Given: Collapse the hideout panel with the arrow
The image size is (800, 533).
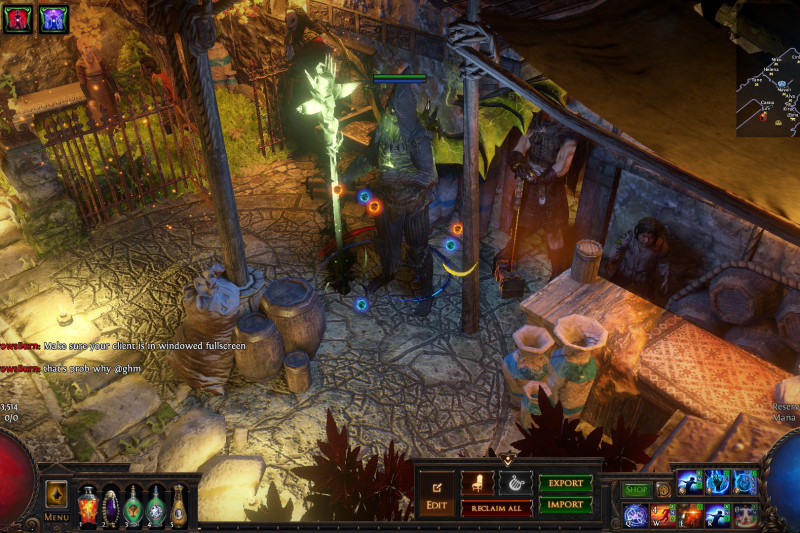Looking at the screenshot, I should coord(509,460).
